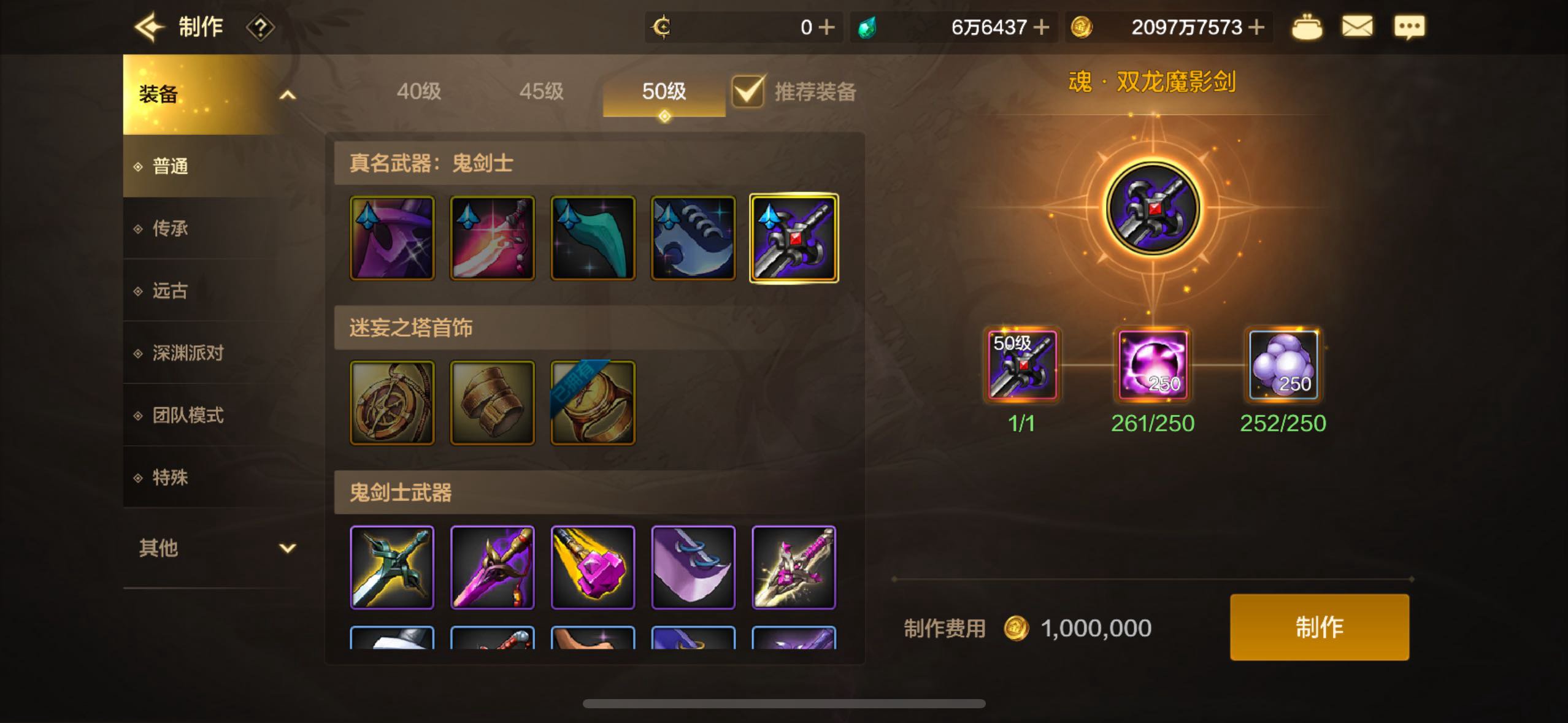Open the 深渊派对 category
Image resolution: width=1568 pixels, height=723 pixels.
coord(187,353)
